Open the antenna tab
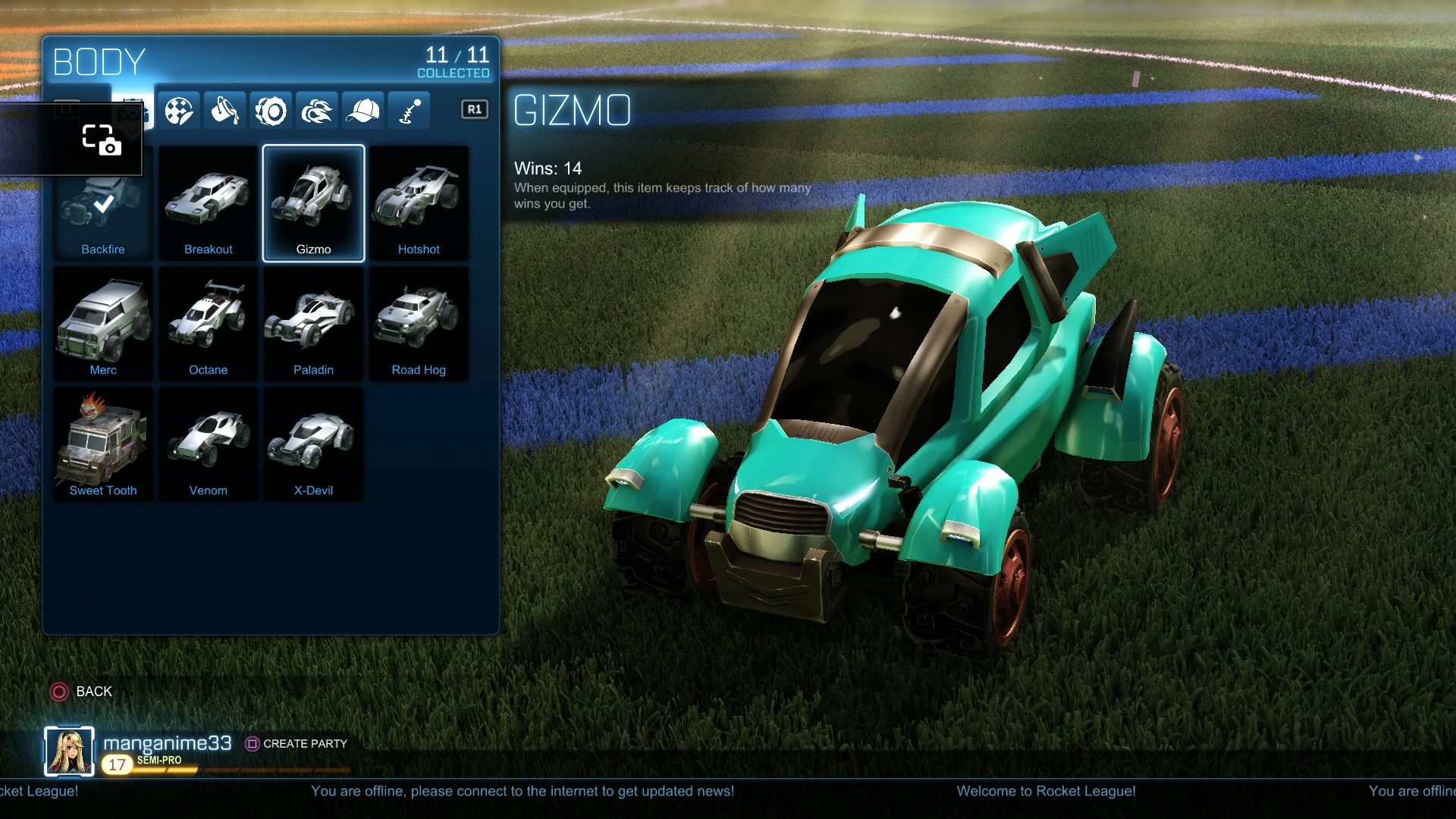Screen dimensions: 1456x819 409,111
